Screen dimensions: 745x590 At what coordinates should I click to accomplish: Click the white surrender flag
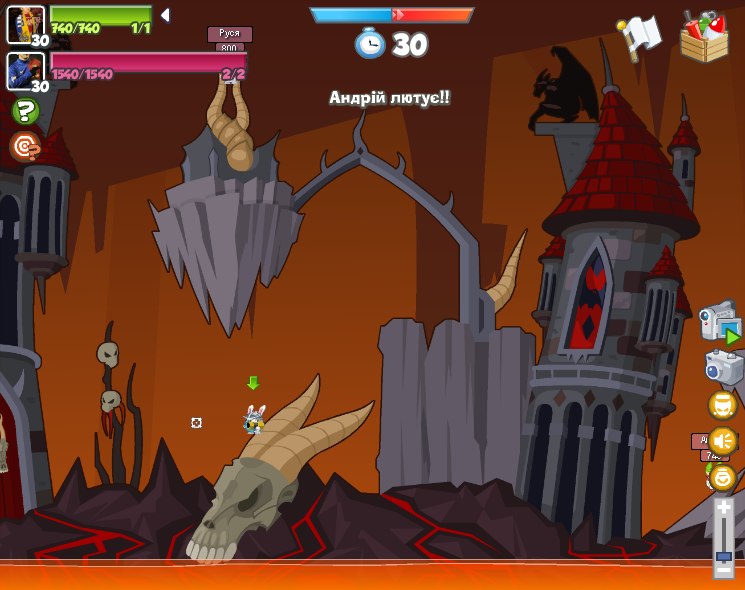pyautogui.click(x=639, y=37)
